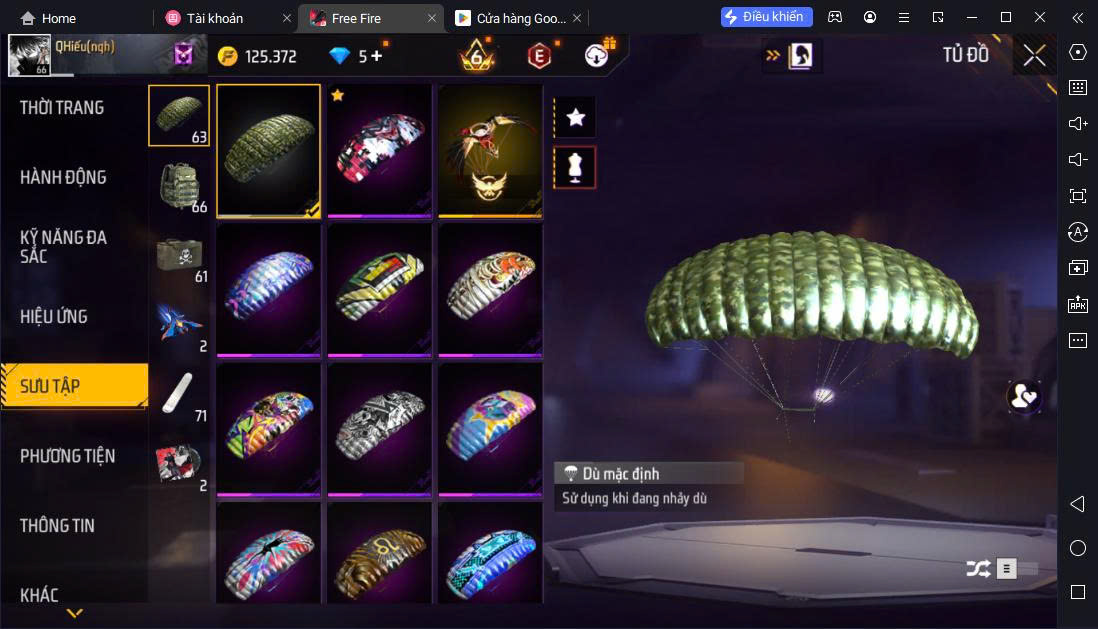1098x629 pixels.
Task: Pick the default green camo parachute
Action: point(269,150)
